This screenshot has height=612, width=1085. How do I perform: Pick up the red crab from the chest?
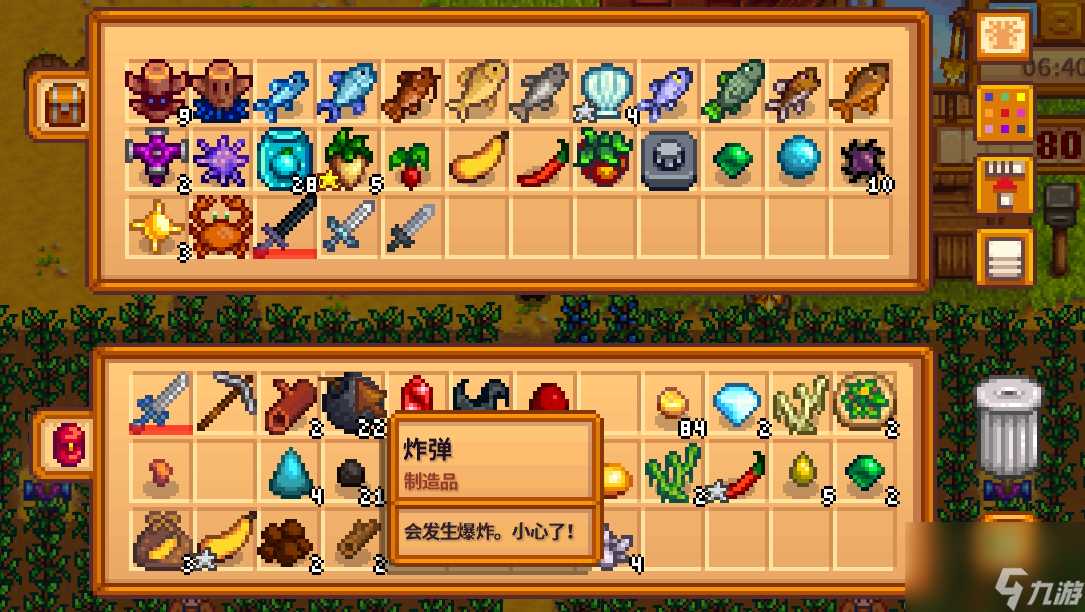click(222, 225)
